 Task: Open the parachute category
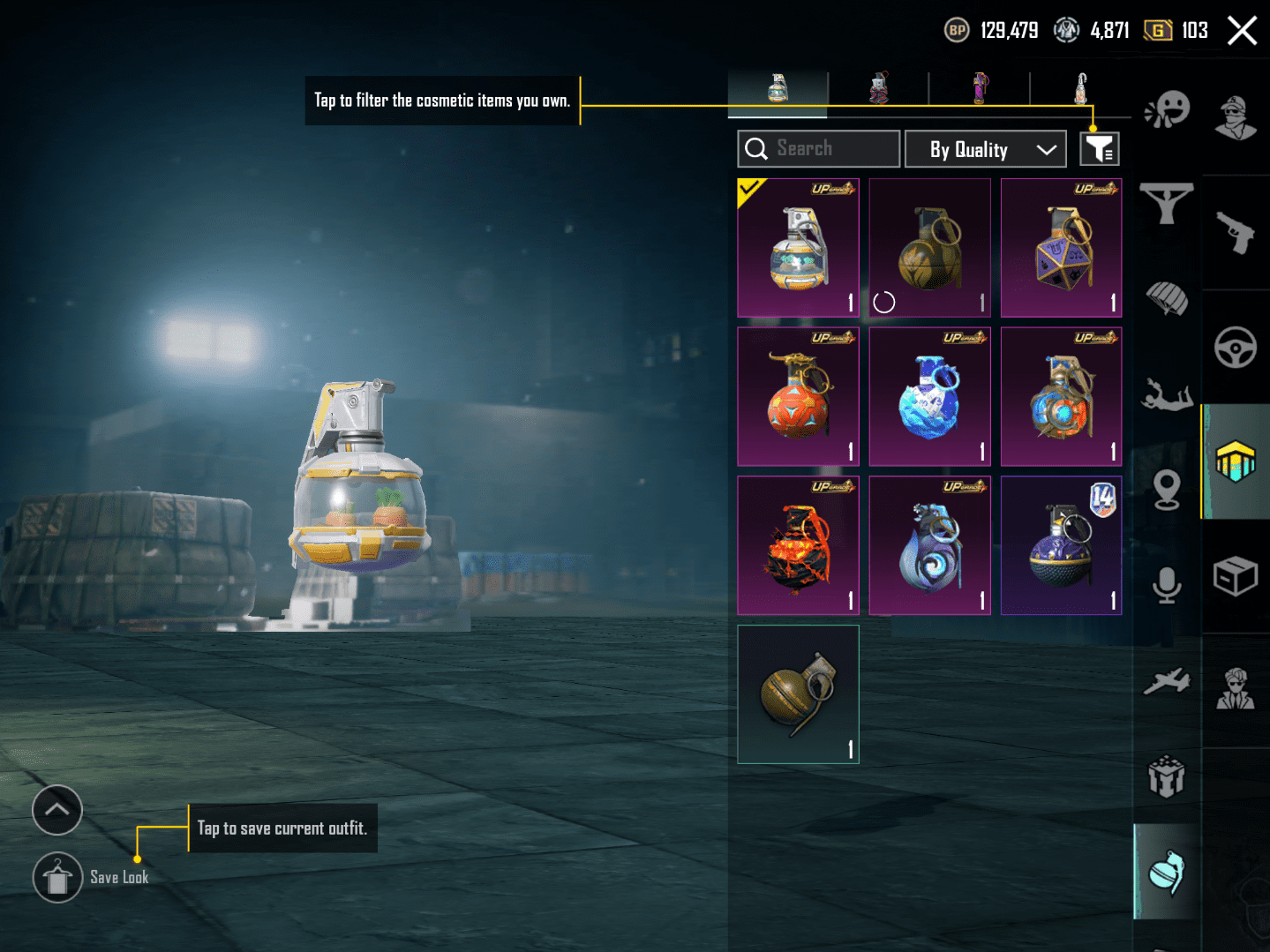[x=1167, y=298]
